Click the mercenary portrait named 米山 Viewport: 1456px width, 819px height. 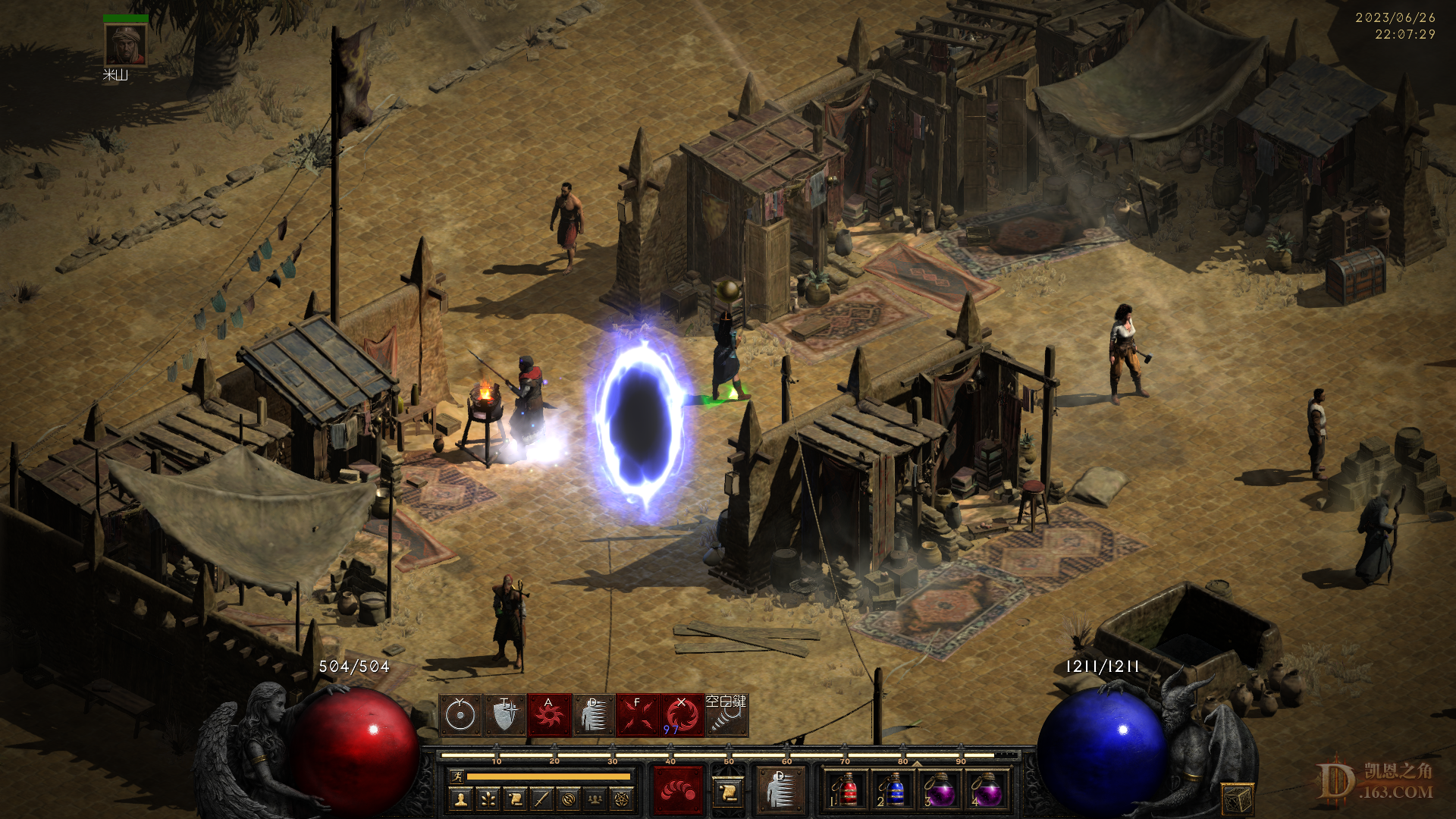click(x=125, y=45)
